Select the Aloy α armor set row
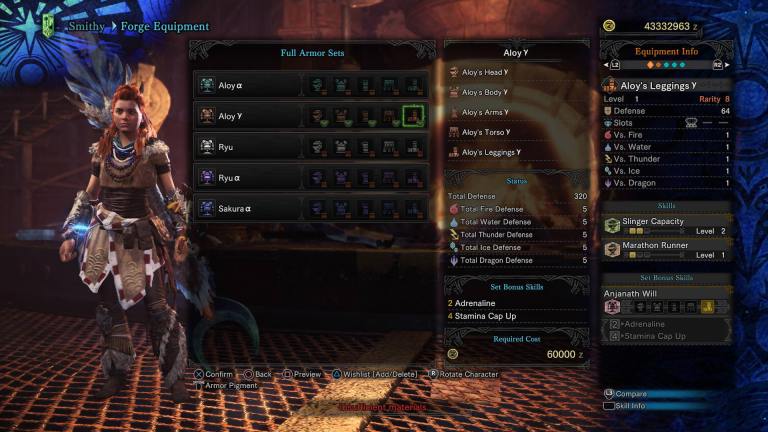 point(248,86)
